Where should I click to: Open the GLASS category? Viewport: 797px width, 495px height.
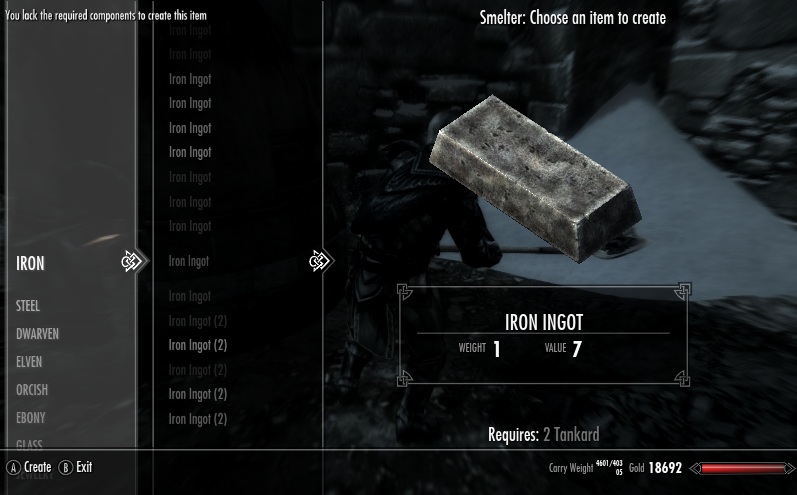pyautogui.click(x=29, y=444)
